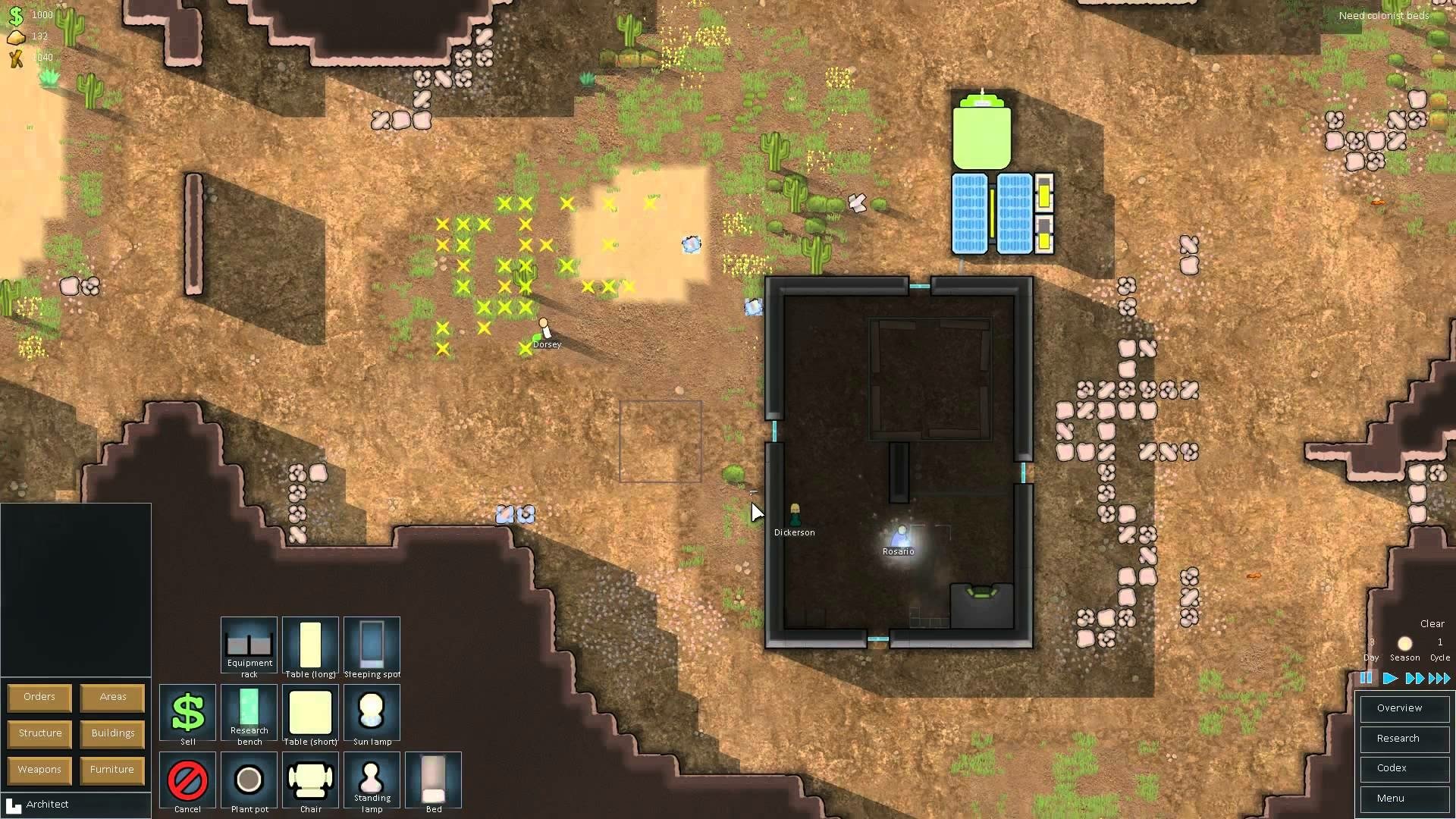Expand the Architect panel
1456x819 pixels.
tap(48, 804)
